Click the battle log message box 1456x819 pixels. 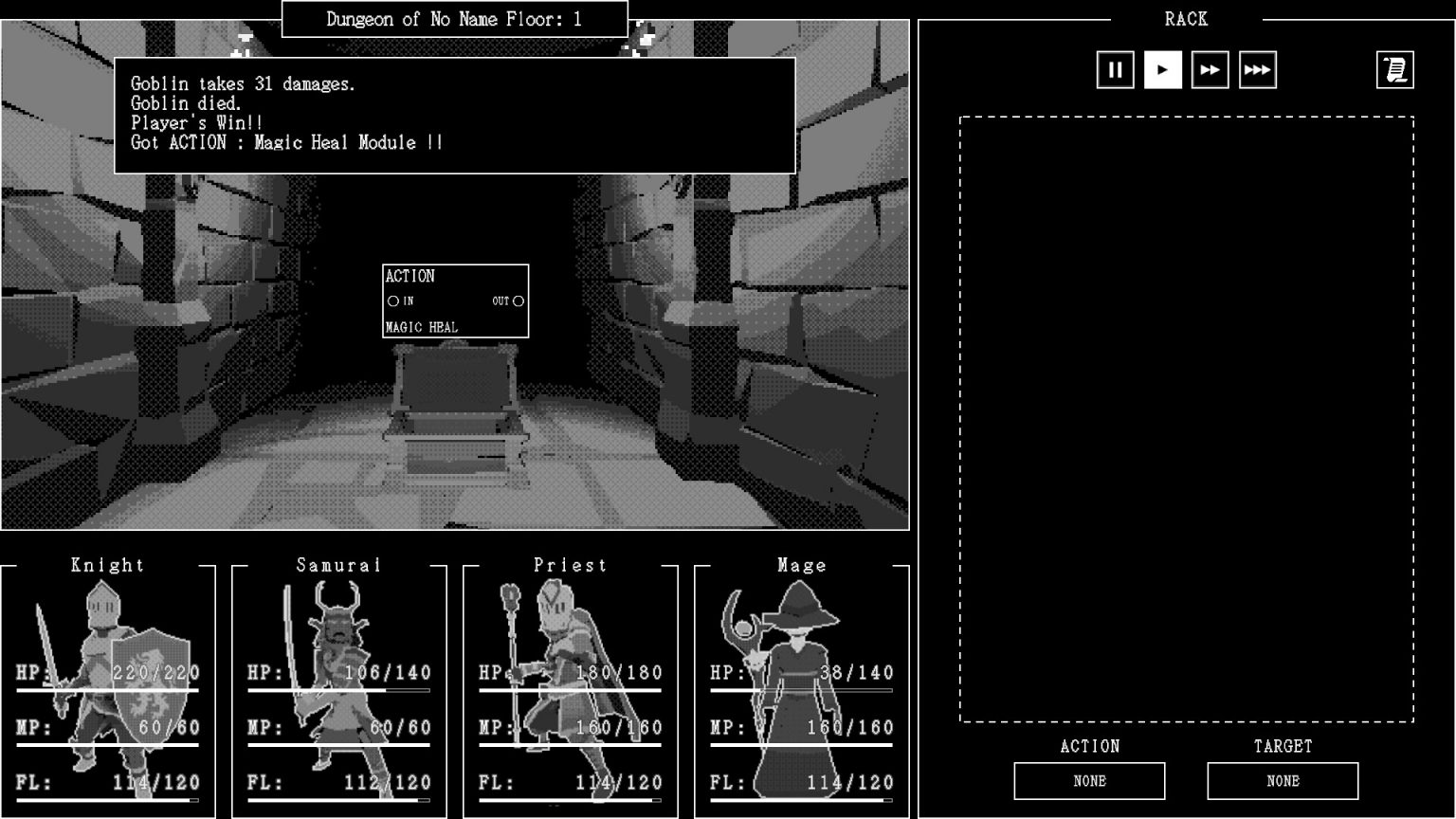pyautogui.click(x=453, y=114)
